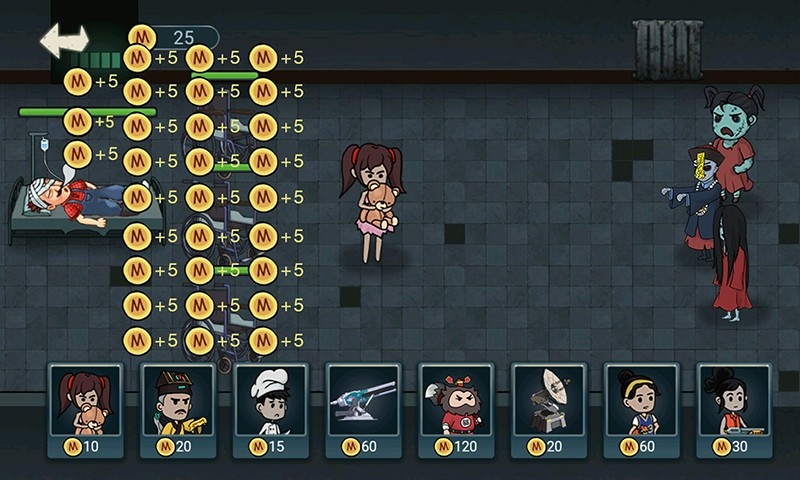Choose the capped gunman card costing 20
The height and width of the screenshot is (480, 800).
(x=178, y=410)
